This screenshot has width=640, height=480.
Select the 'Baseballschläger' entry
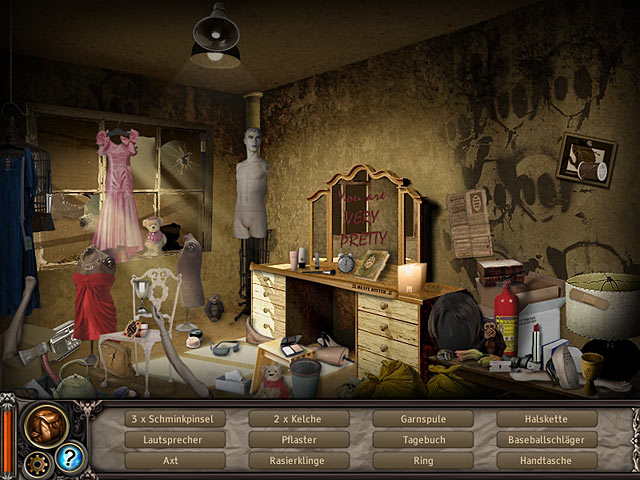coord(547,440)
